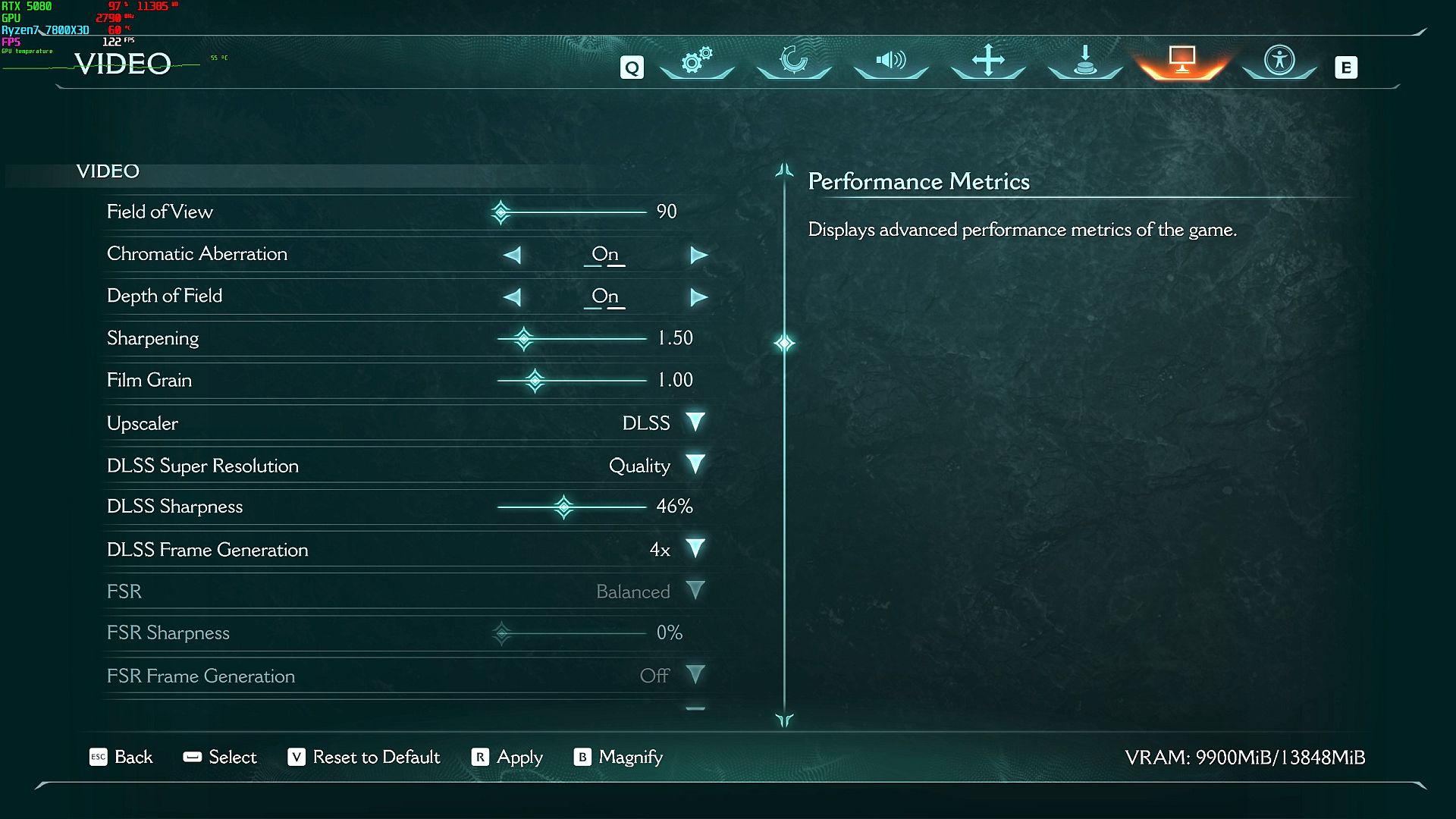Viewport: 1456px width, 819px height.
Task: Change the Film Grain slider
Action: coord(535,381)
